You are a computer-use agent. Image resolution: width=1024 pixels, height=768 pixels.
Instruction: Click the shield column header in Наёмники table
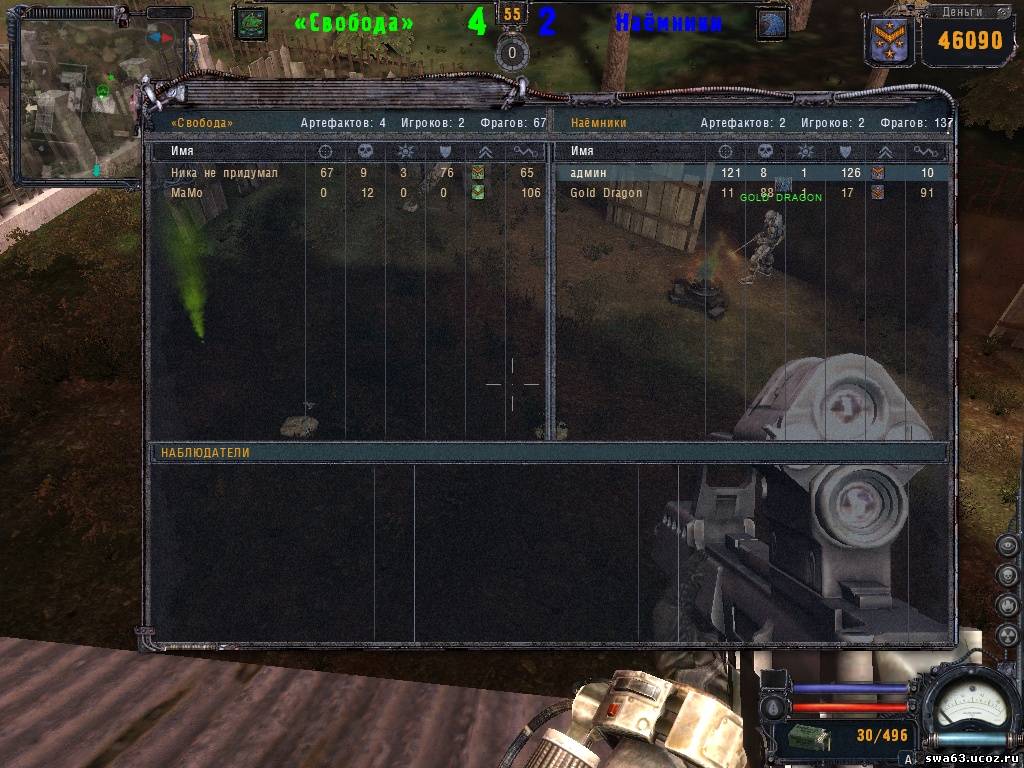coord(845,151)
